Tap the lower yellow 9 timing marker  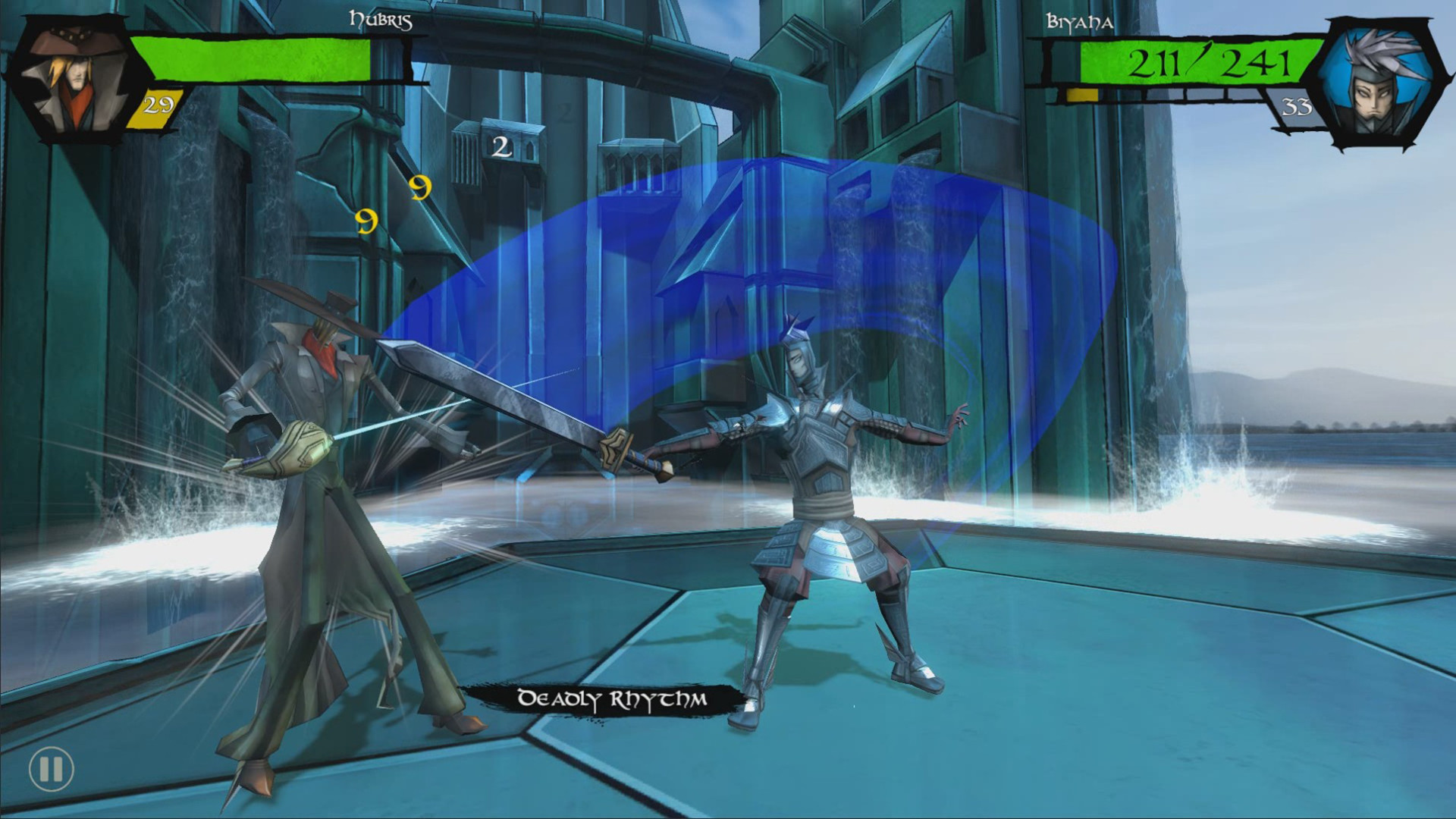367,222
